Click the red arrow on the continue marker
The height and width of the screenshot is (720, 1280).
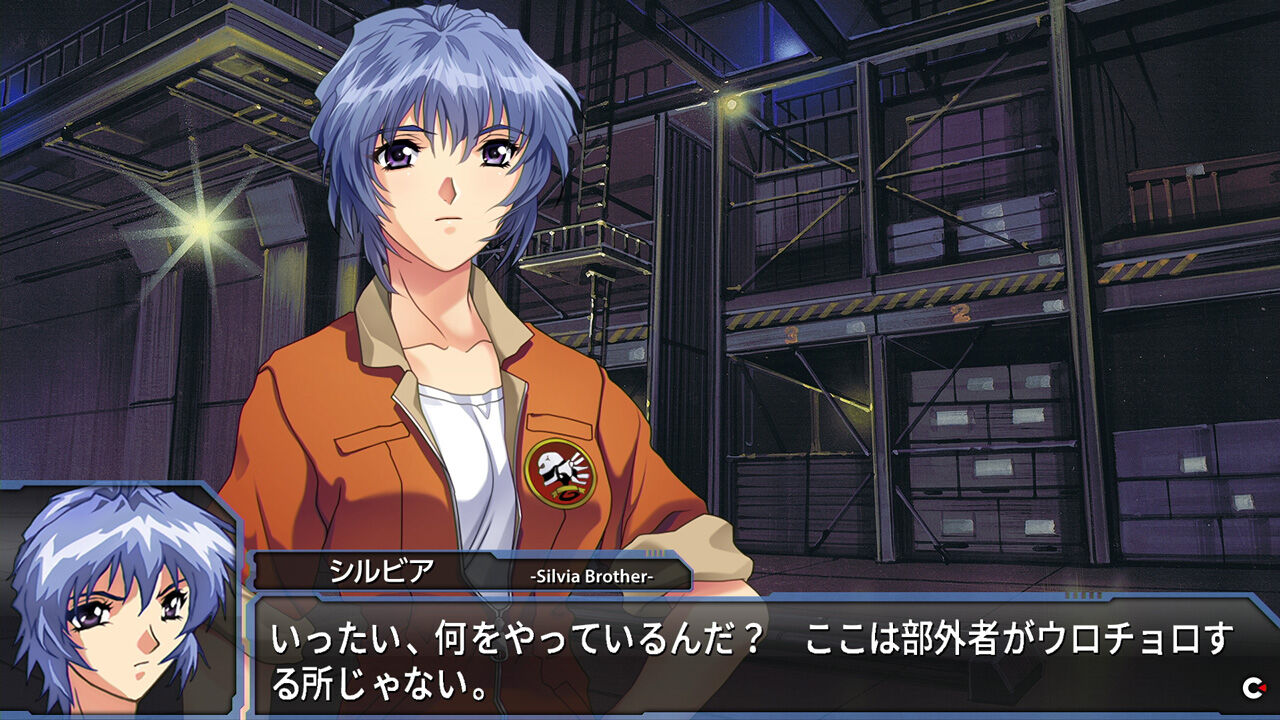pos(1262,687)
